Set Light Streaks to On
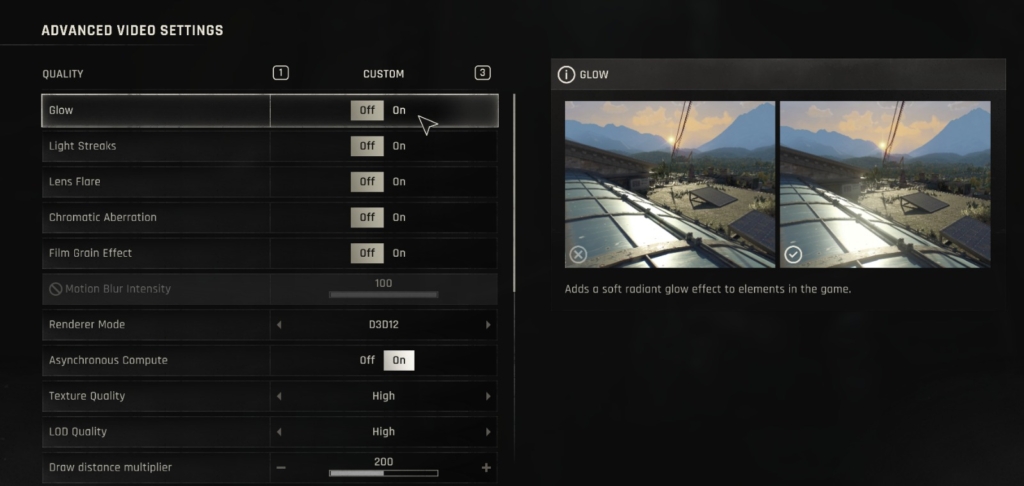This screenshot has height=486, width=1024. tap(399, 146)
